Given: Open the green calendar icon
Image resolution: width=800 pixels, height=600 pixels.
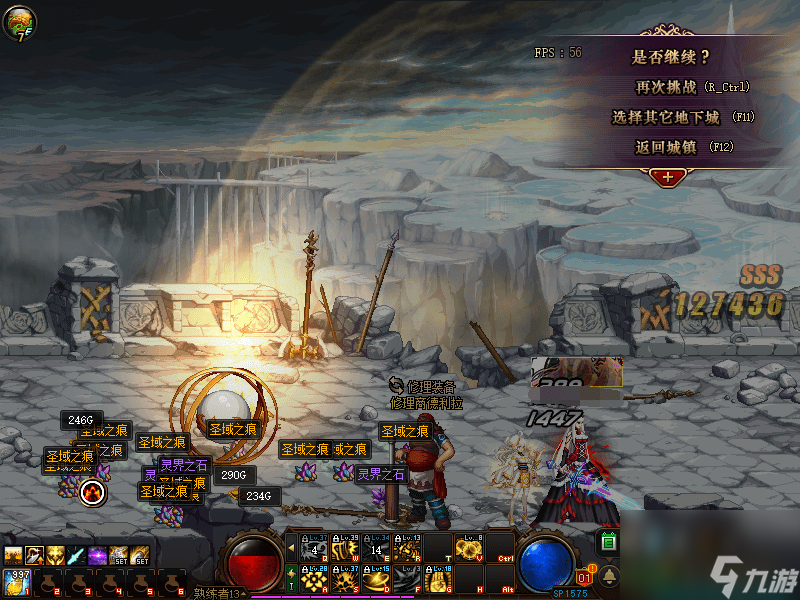Looking at the screenshot, I should [607, 542].
